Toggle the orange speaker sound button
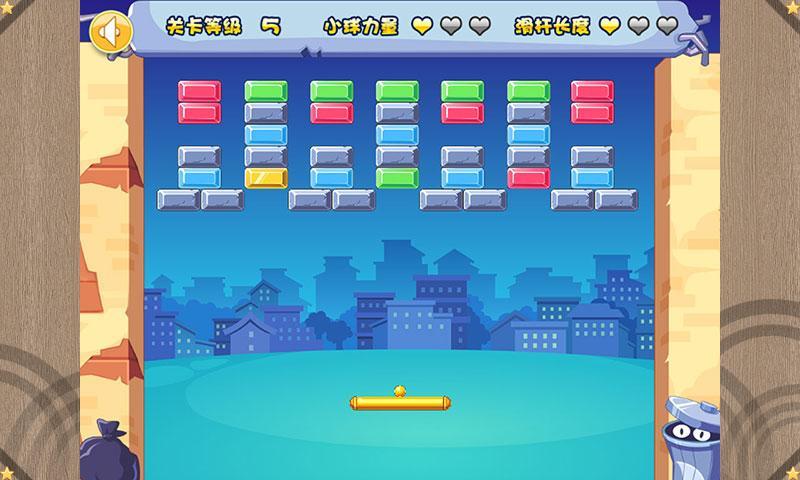 pos(110,31)
